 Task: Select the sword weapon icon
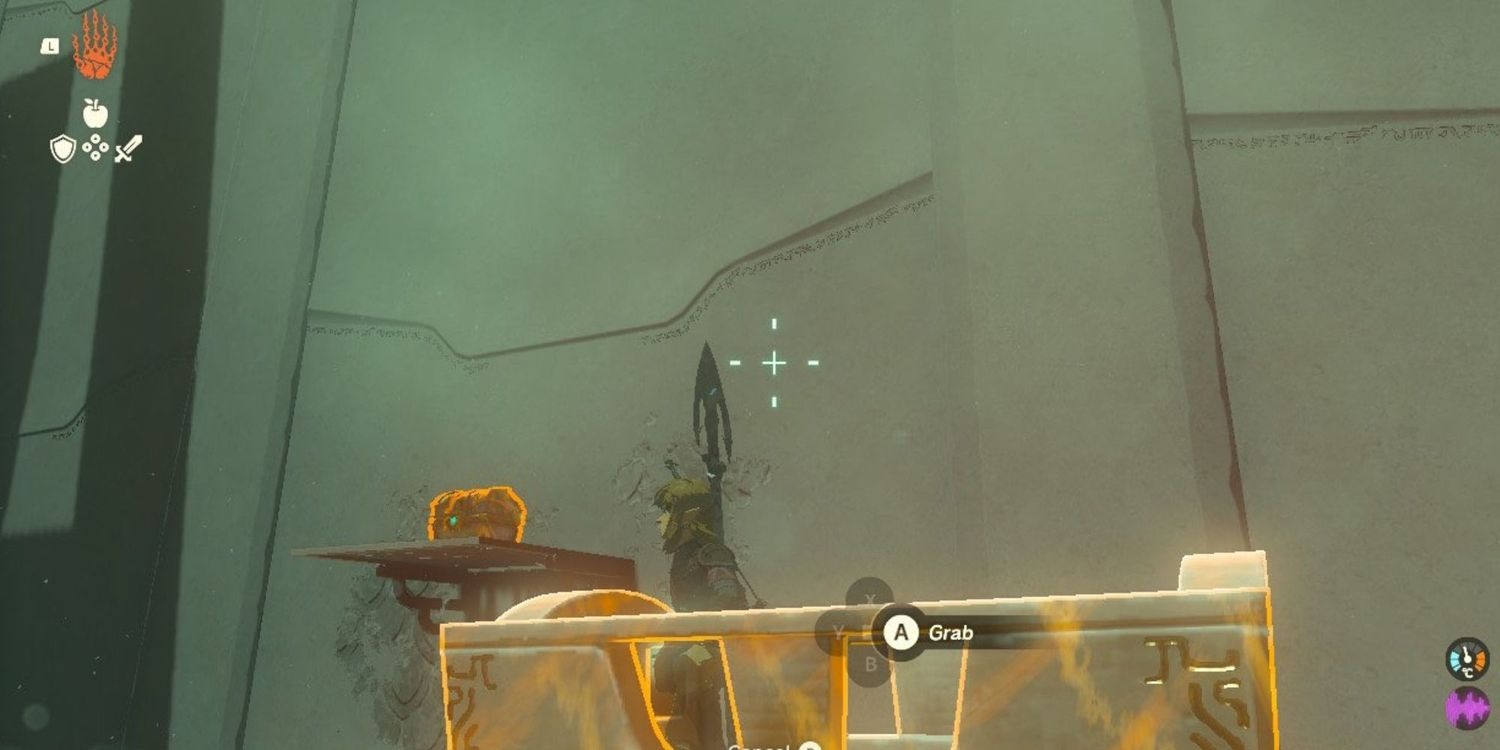127,150
